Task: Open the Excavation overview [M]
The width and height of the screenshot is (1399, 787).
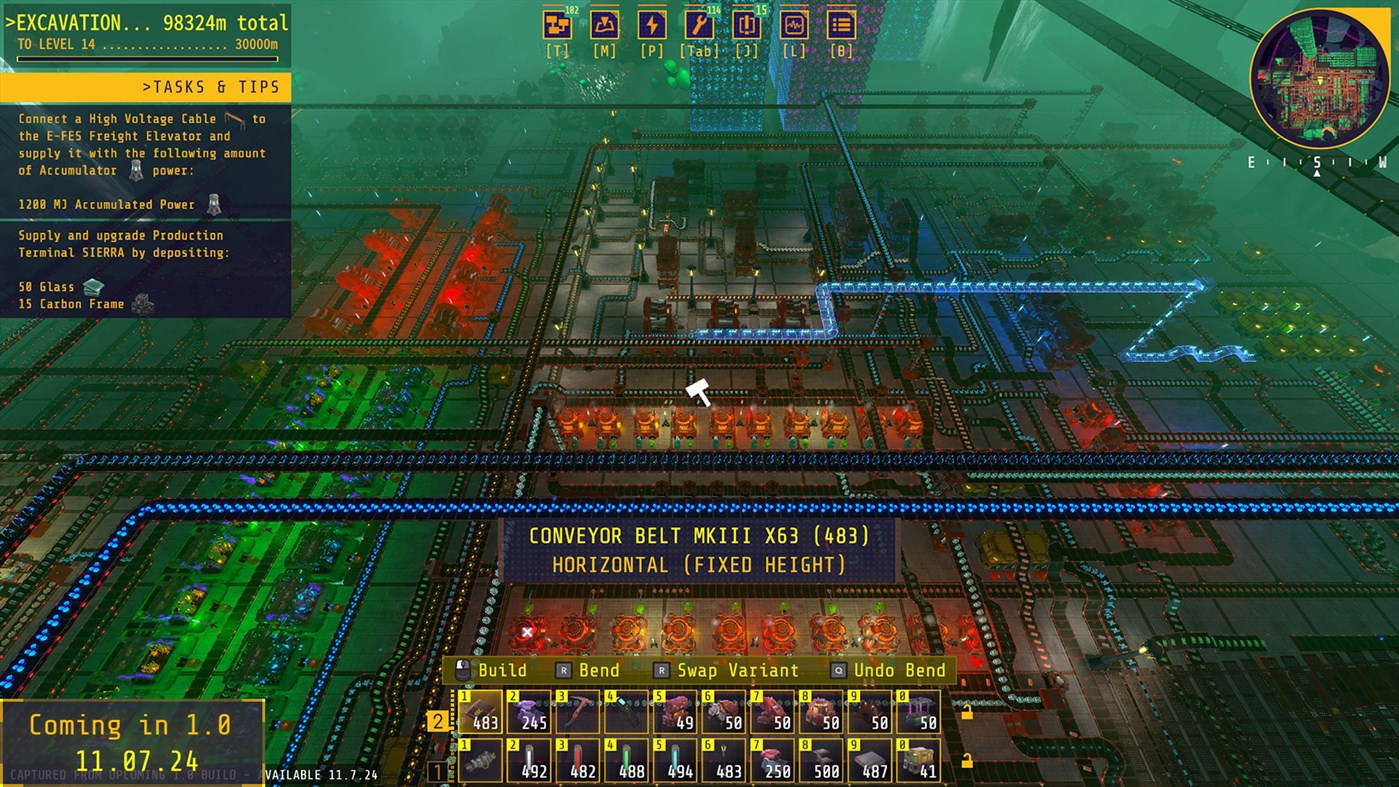Action: pyautogui.click(x=602, y=25)
